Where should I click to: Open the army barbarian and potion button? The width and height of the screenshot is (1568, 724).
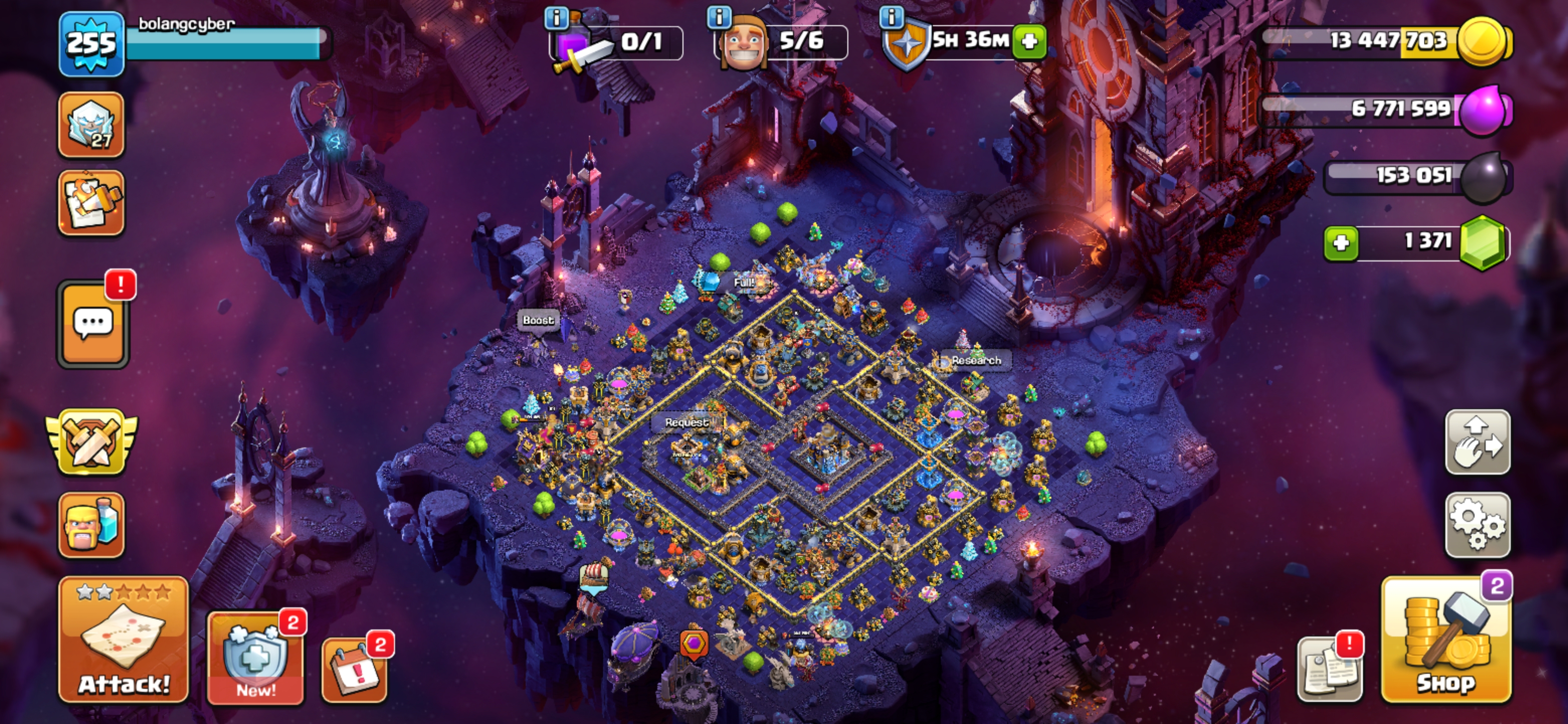(x=91, y=525)
